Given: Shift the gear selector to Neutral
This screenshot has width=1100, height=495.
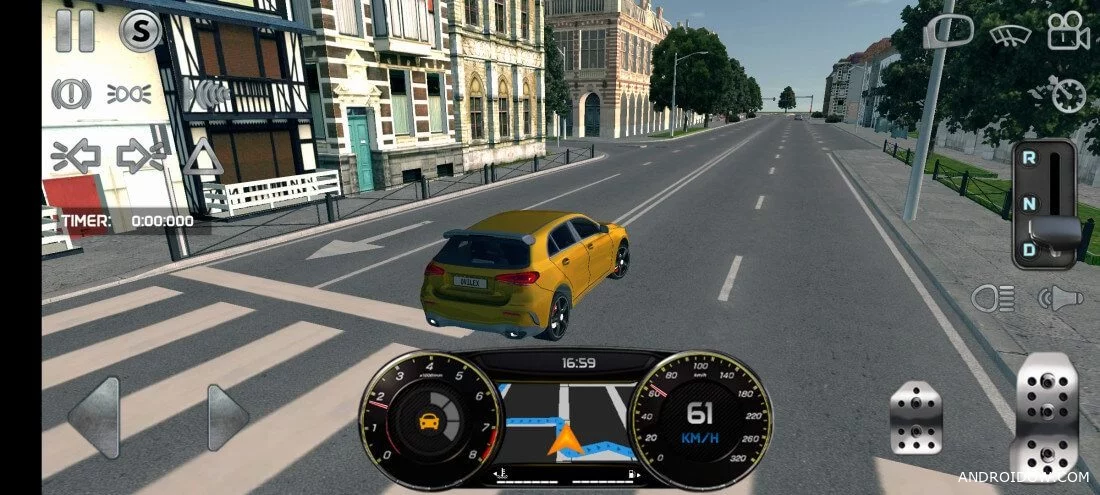Looking at the screenshot, I should 1028,204.
